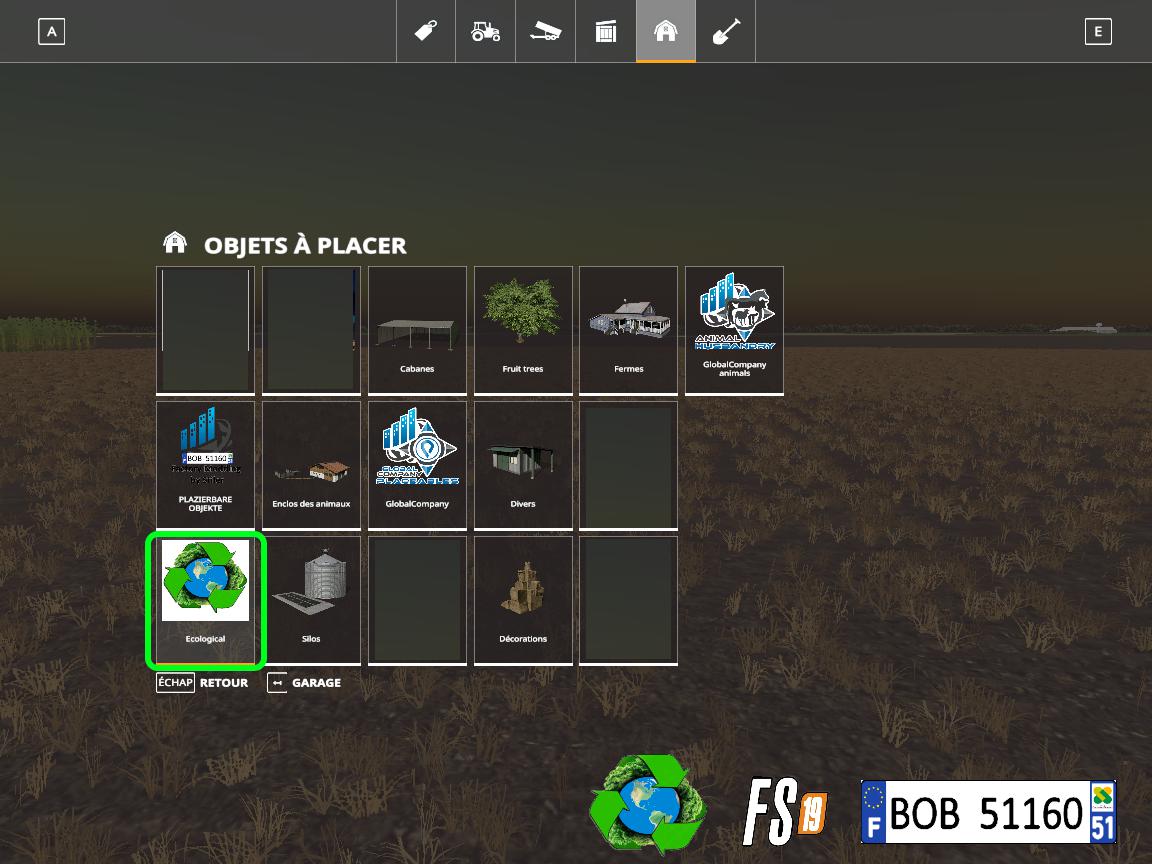Screen dimensions: 1152x864
Task: Open the Silos category
Action: 311,600
